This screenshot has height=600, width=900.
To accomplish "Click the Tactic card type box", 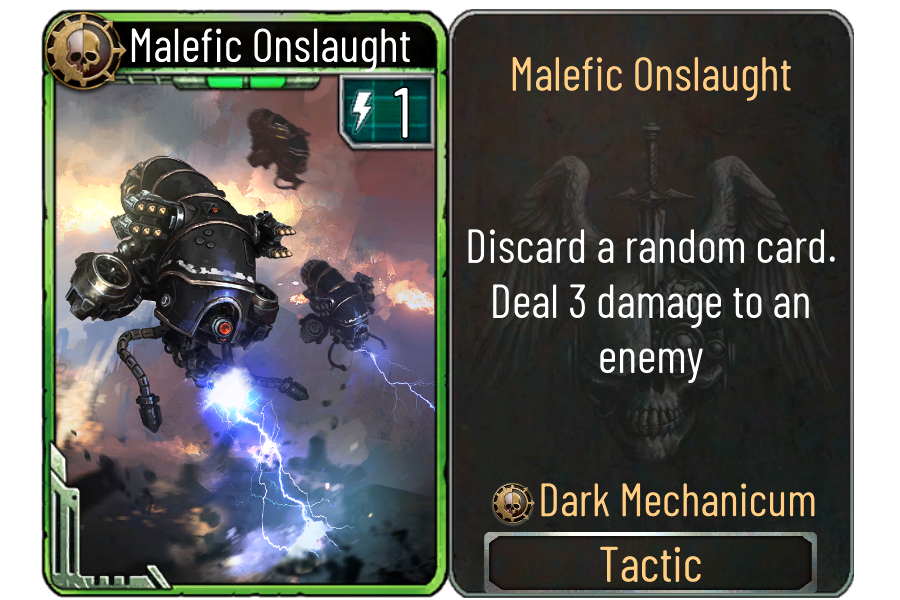I will pos(650,565).
